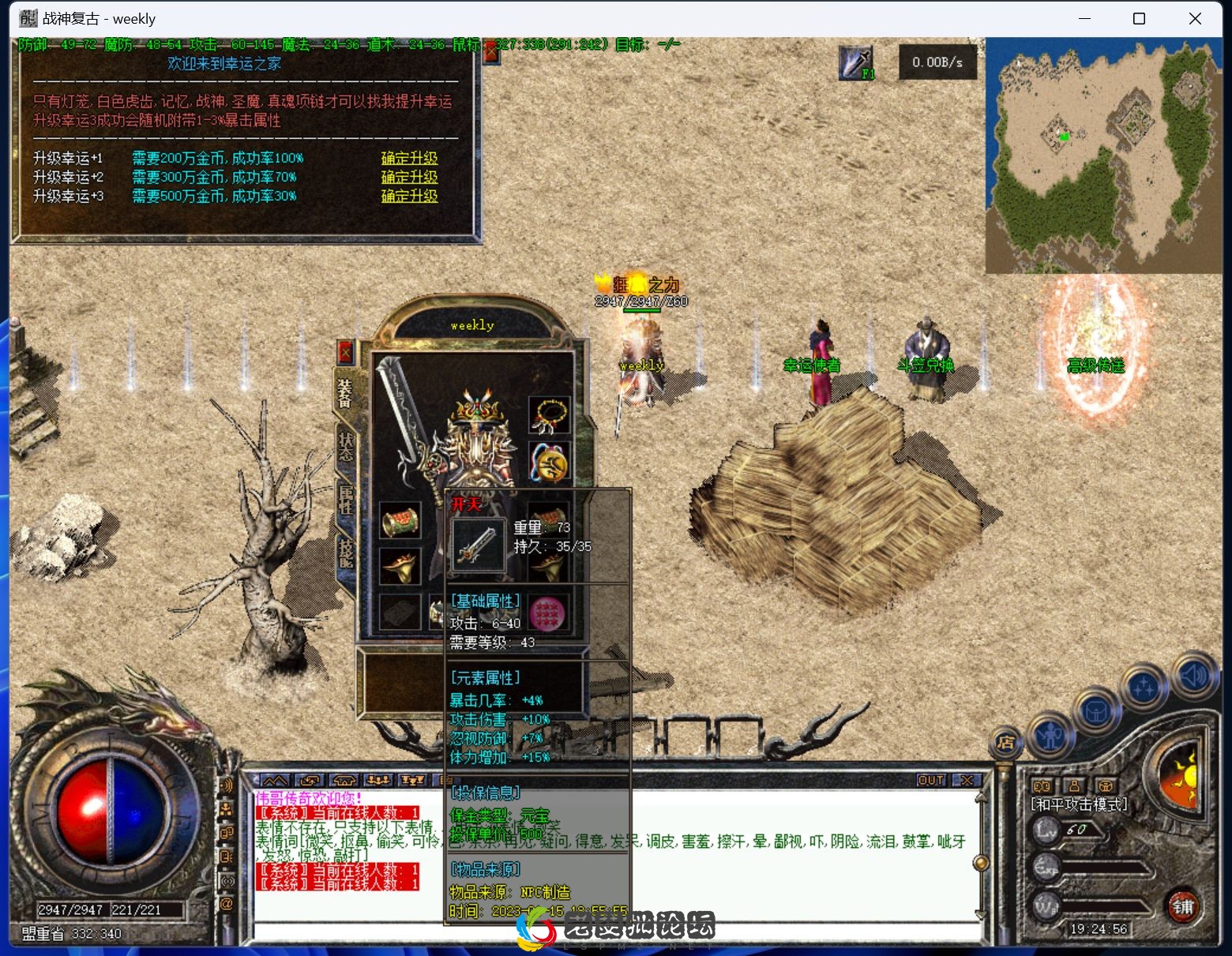
Task: Select the gold medal equipment slot
Action: point(549,462)
